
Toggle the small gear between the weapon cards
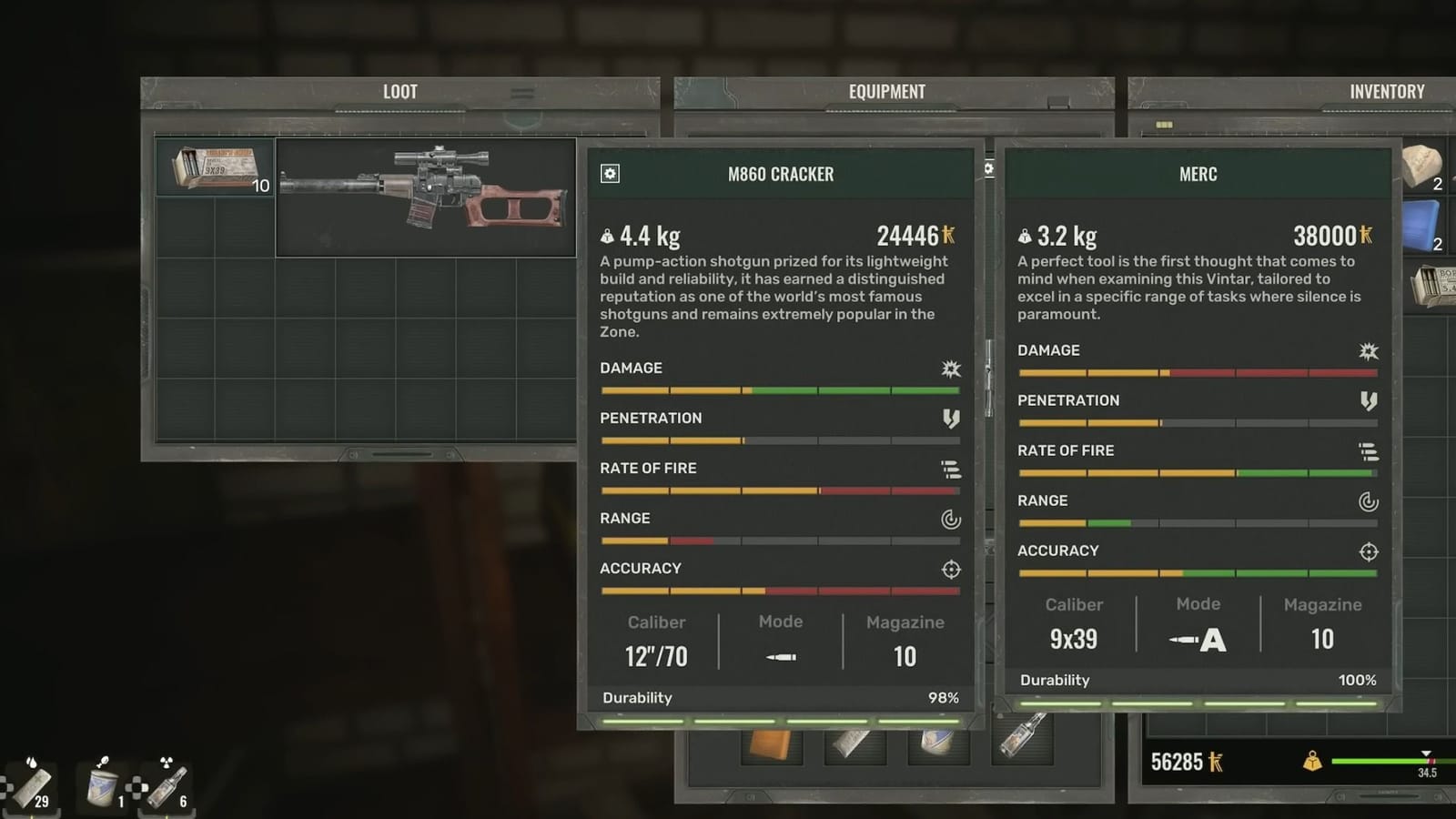click(x=988, y=170)
